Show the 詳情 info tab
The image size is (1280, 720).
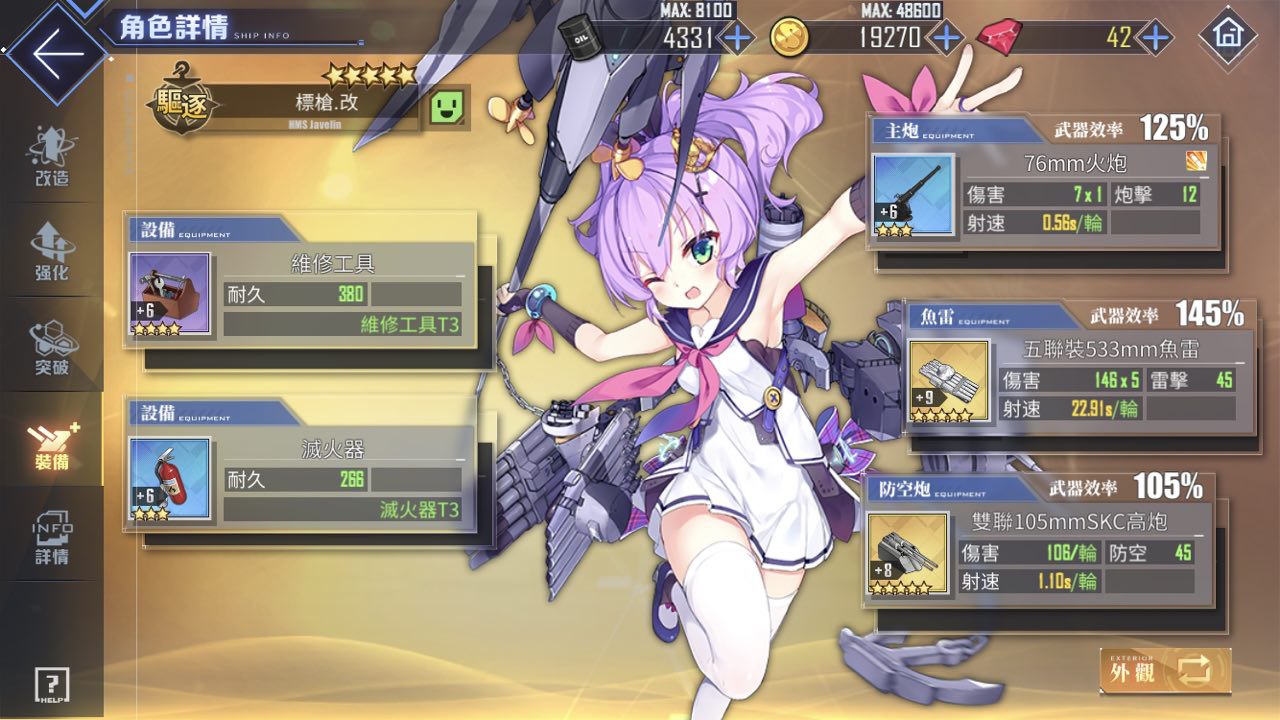coord(51,539)
